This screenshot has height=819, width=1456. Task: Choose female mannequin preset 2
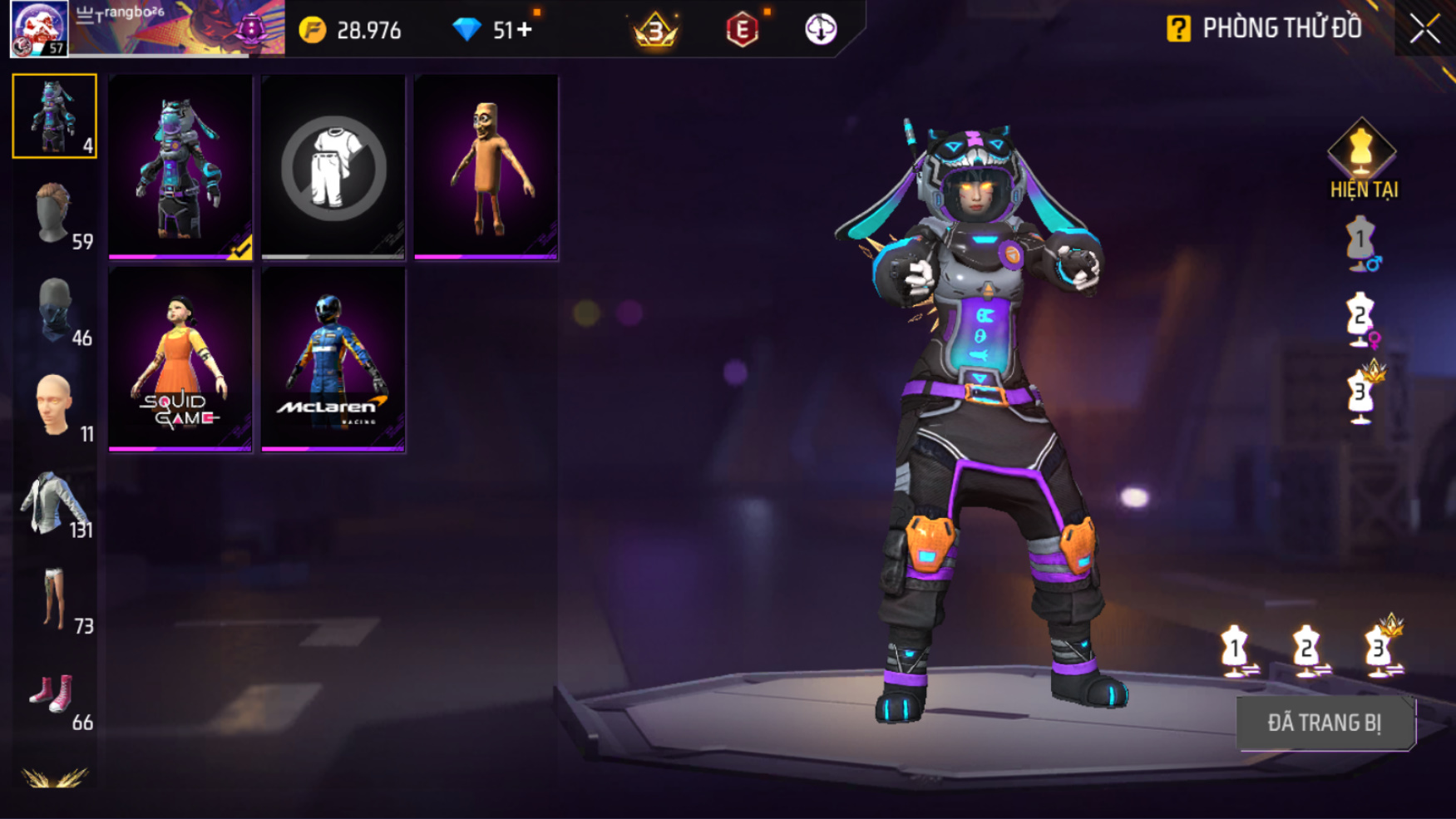pyautogui.click(x=1361, y=318)
